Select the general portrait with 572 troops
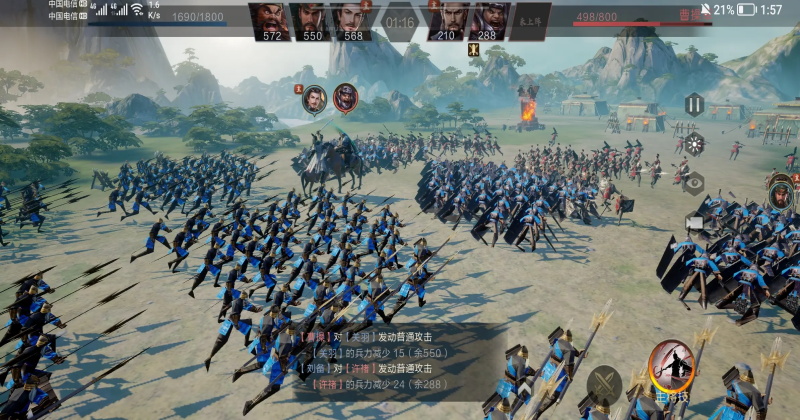This screenshot has height=420, width=800. [x=271, y=20]
